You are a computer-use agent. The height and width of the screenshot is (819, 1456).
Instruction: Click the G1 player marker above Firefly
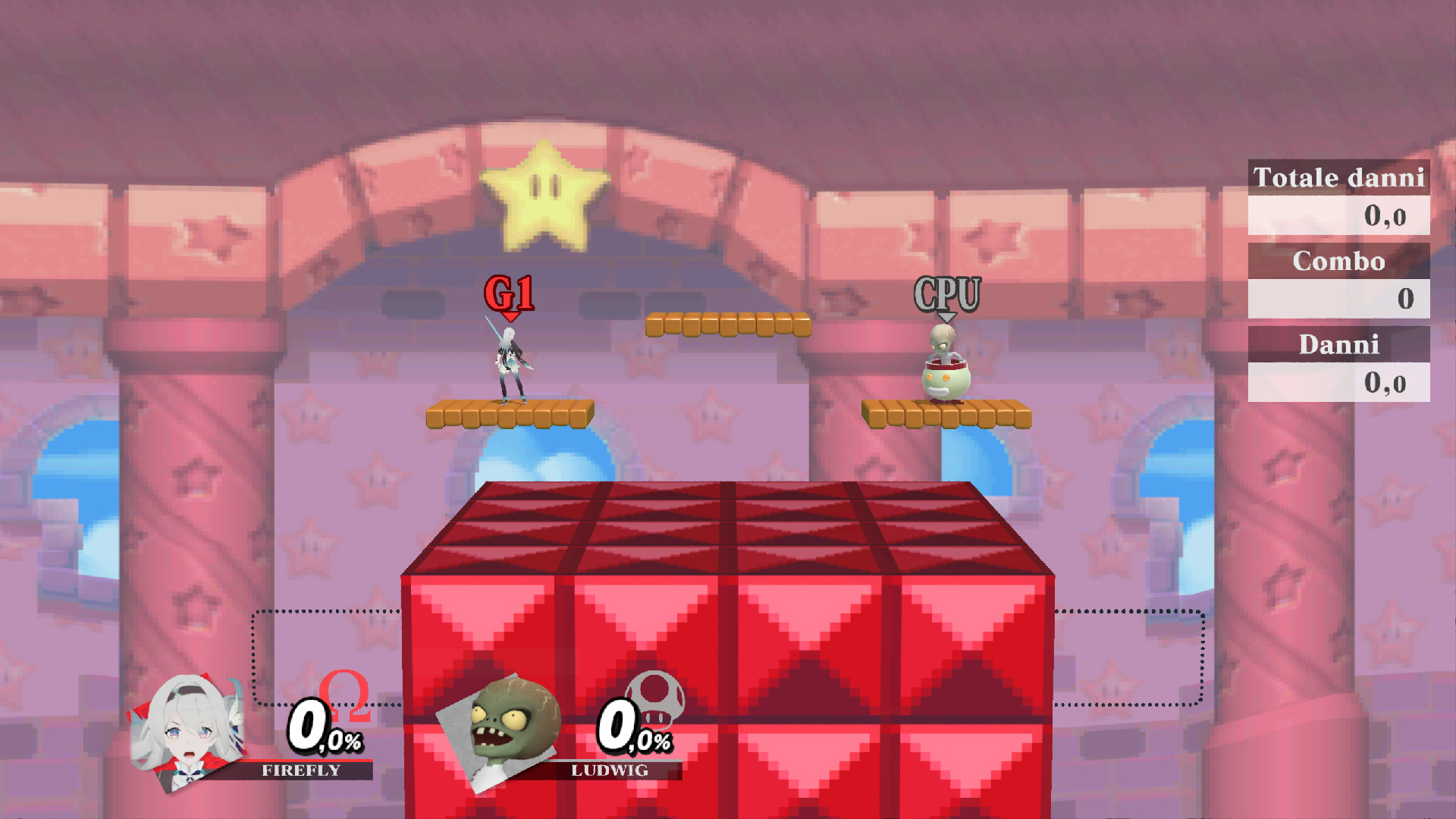point(510,293)
